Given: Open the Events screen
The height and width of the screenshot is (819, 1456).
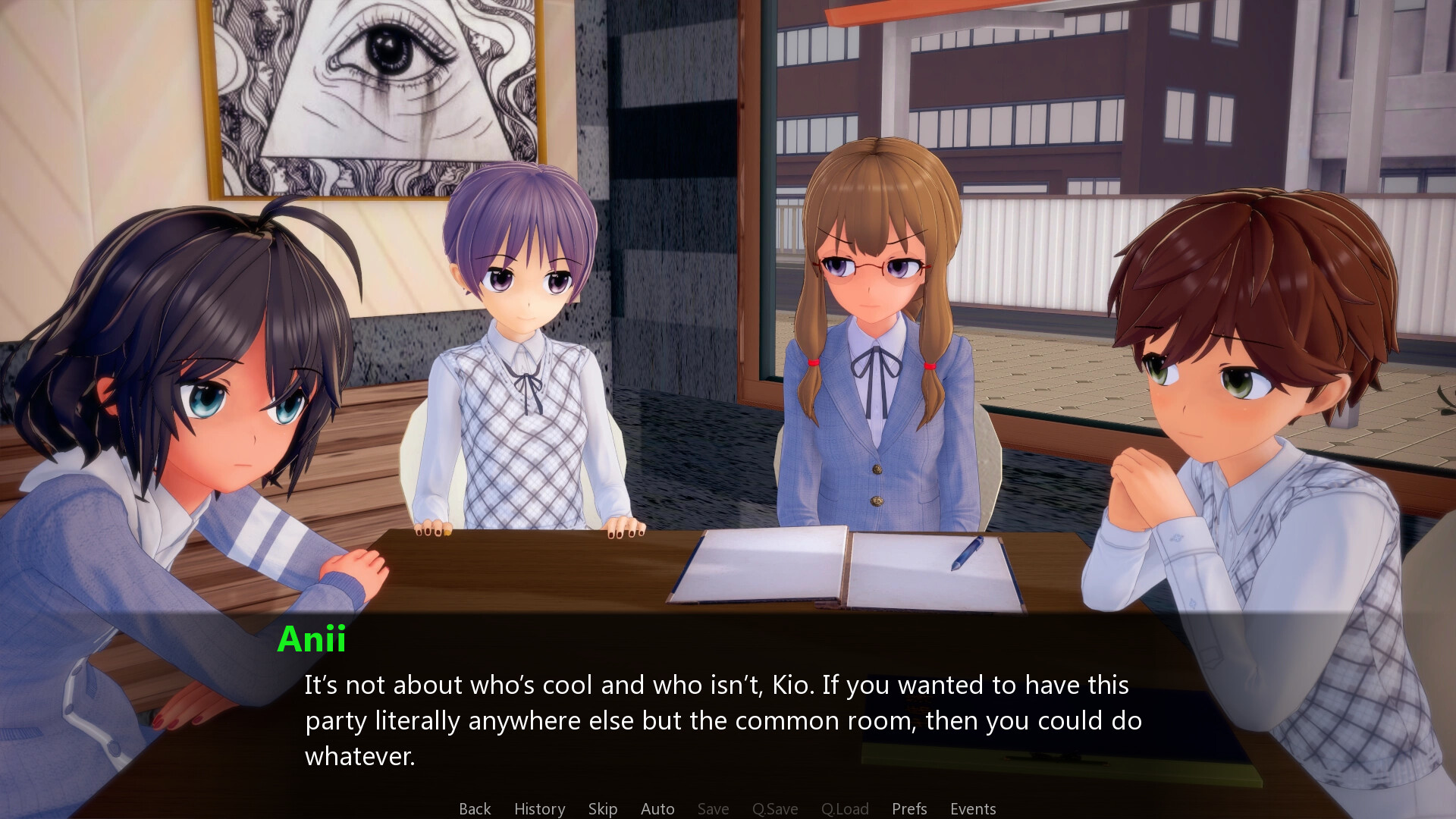Looking at the screenshot, I should click(x=973, y=808).
